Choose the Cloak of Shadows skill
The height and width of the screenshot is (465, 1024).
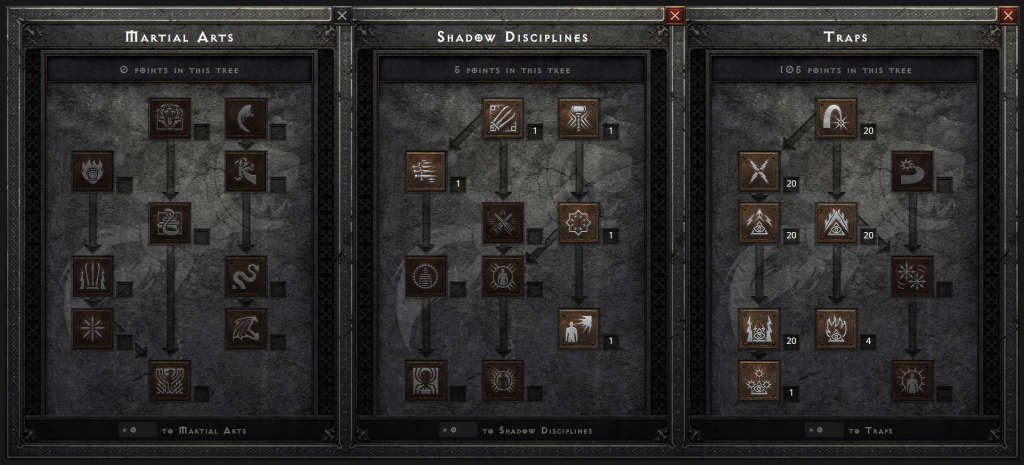[579, 222]
